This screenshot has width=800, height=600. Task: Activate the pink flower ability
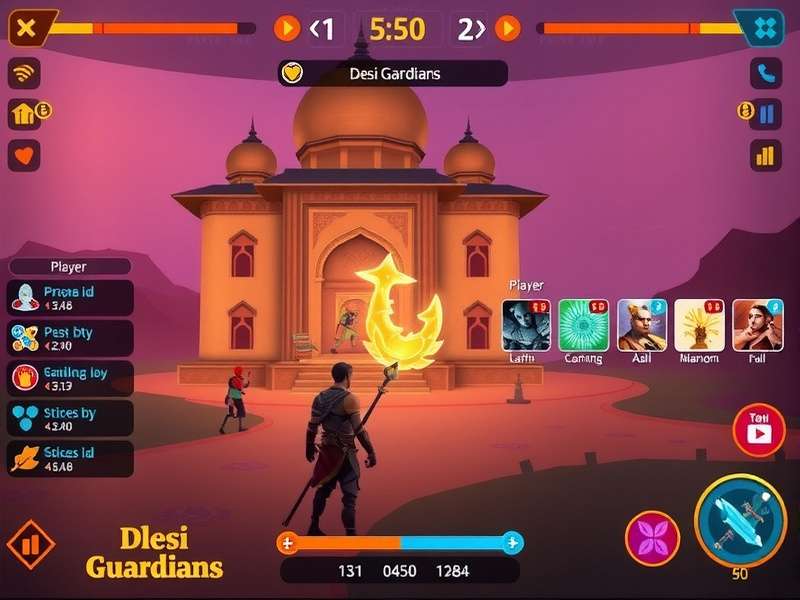tap(652, 538)
